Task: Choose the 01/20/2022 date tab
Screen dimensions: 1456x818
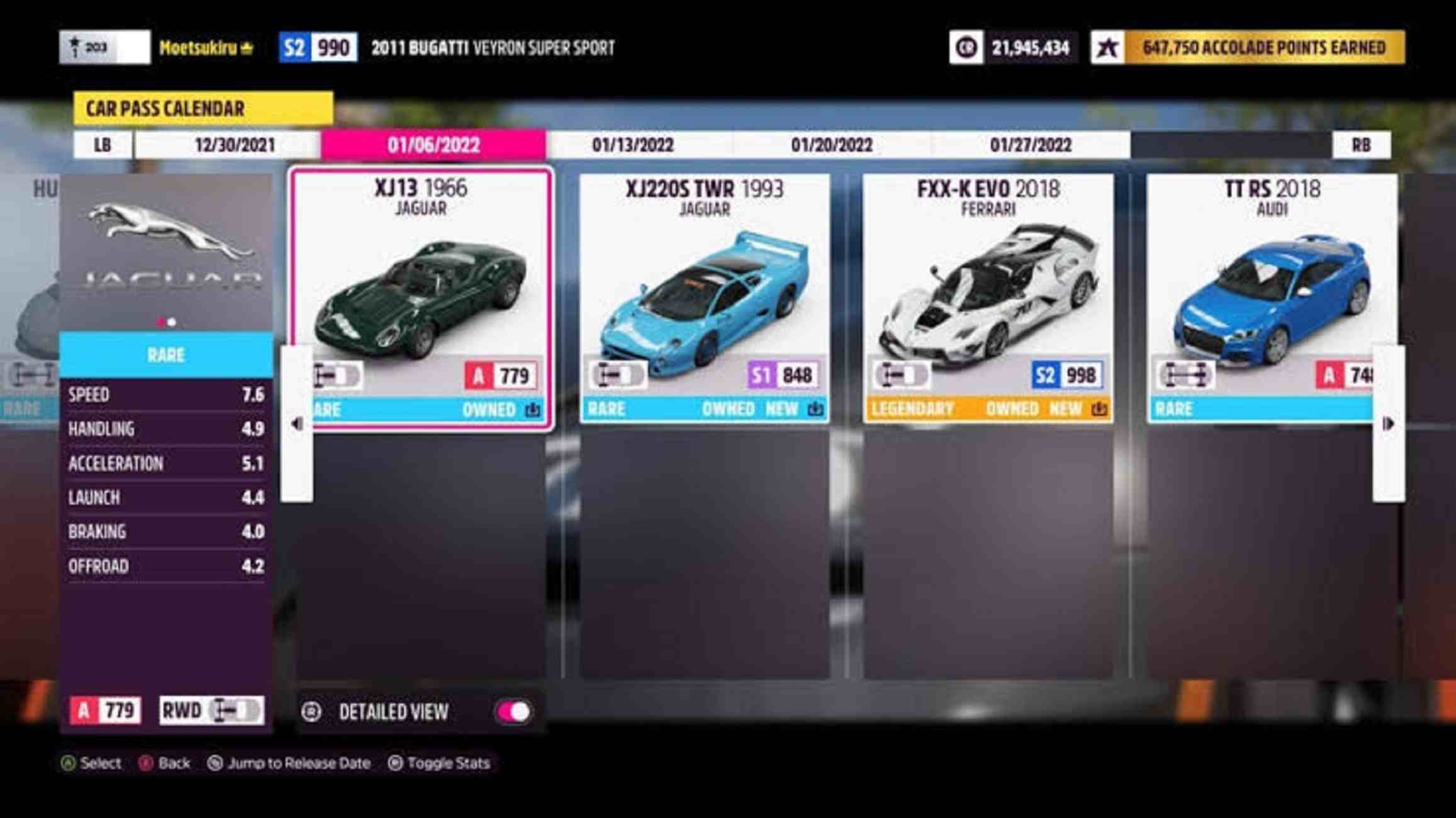Action: [831, 145]
